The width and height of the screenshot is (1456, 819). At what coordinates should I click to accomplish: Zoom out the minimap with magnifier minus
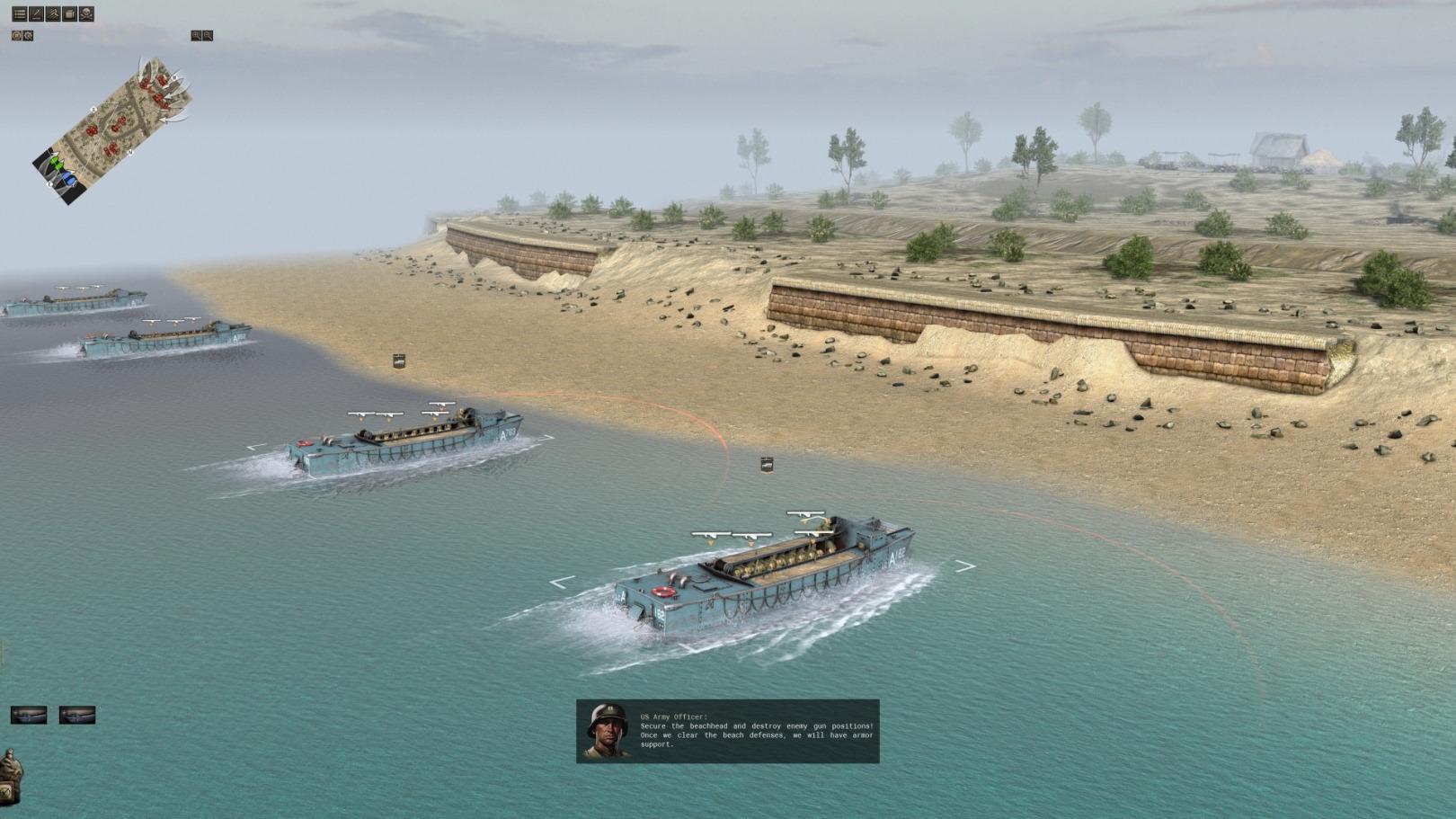[x=208, y=36]
